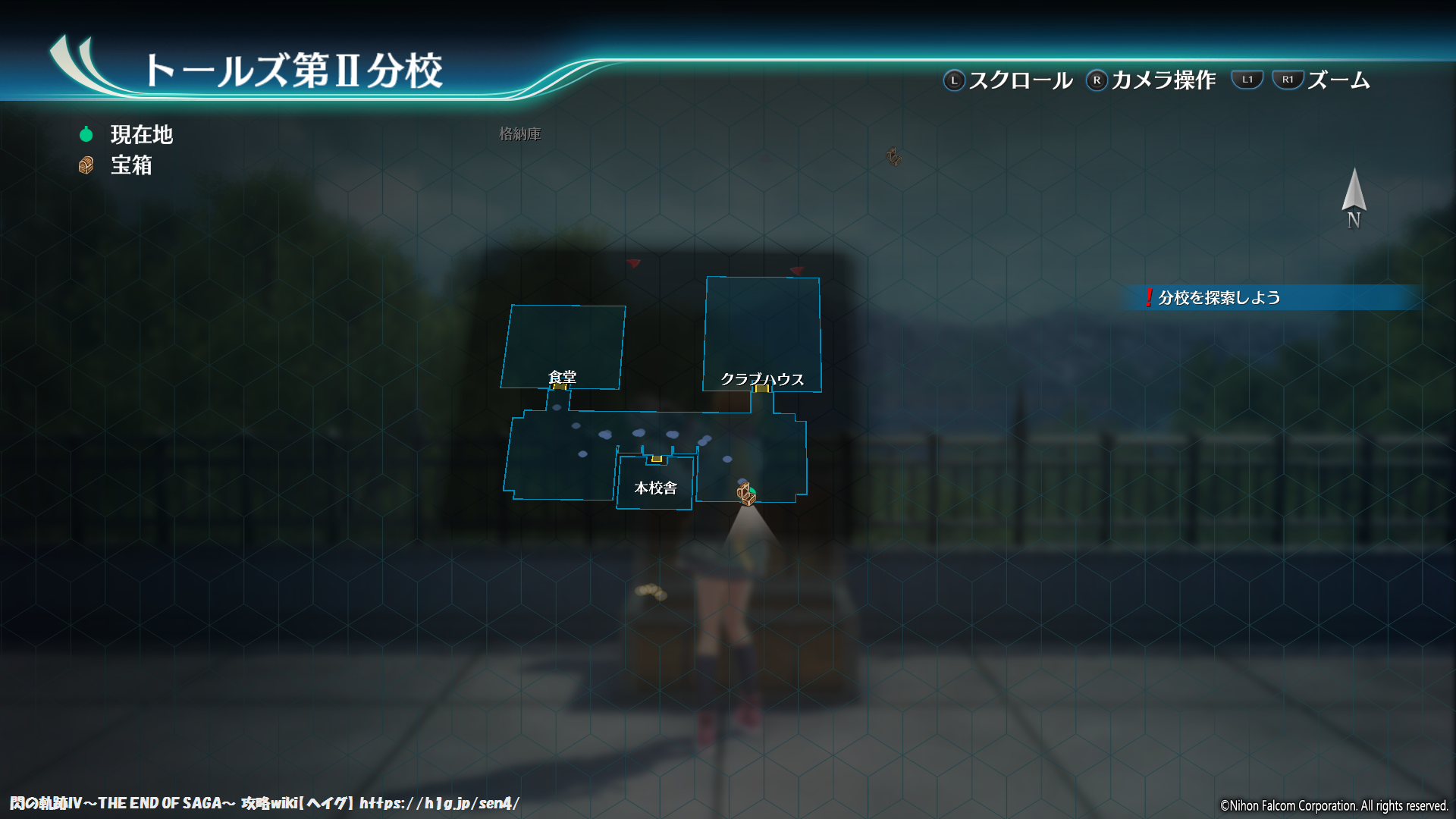Screen dimensions: 1456x819
Task: Open the 分校を探索しよう objective tracker
Action: click(1219, 297)
